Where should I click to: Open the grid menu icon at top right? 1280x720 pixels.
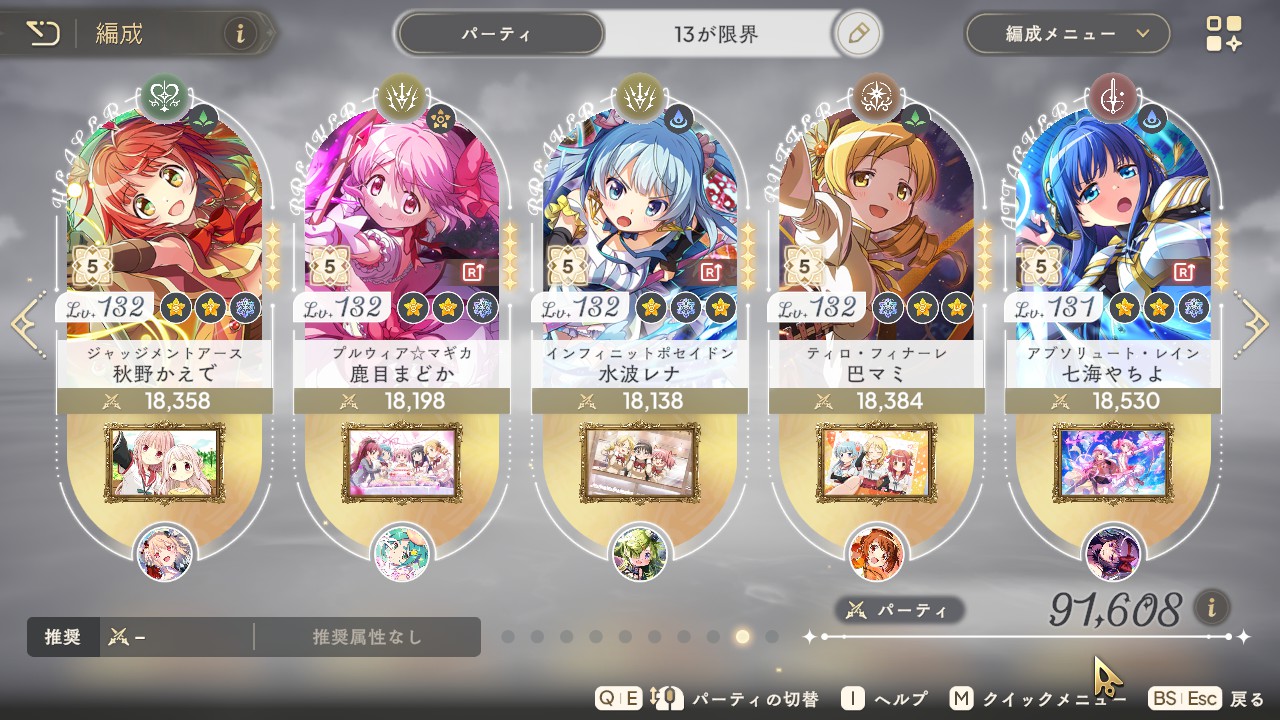1224,34
